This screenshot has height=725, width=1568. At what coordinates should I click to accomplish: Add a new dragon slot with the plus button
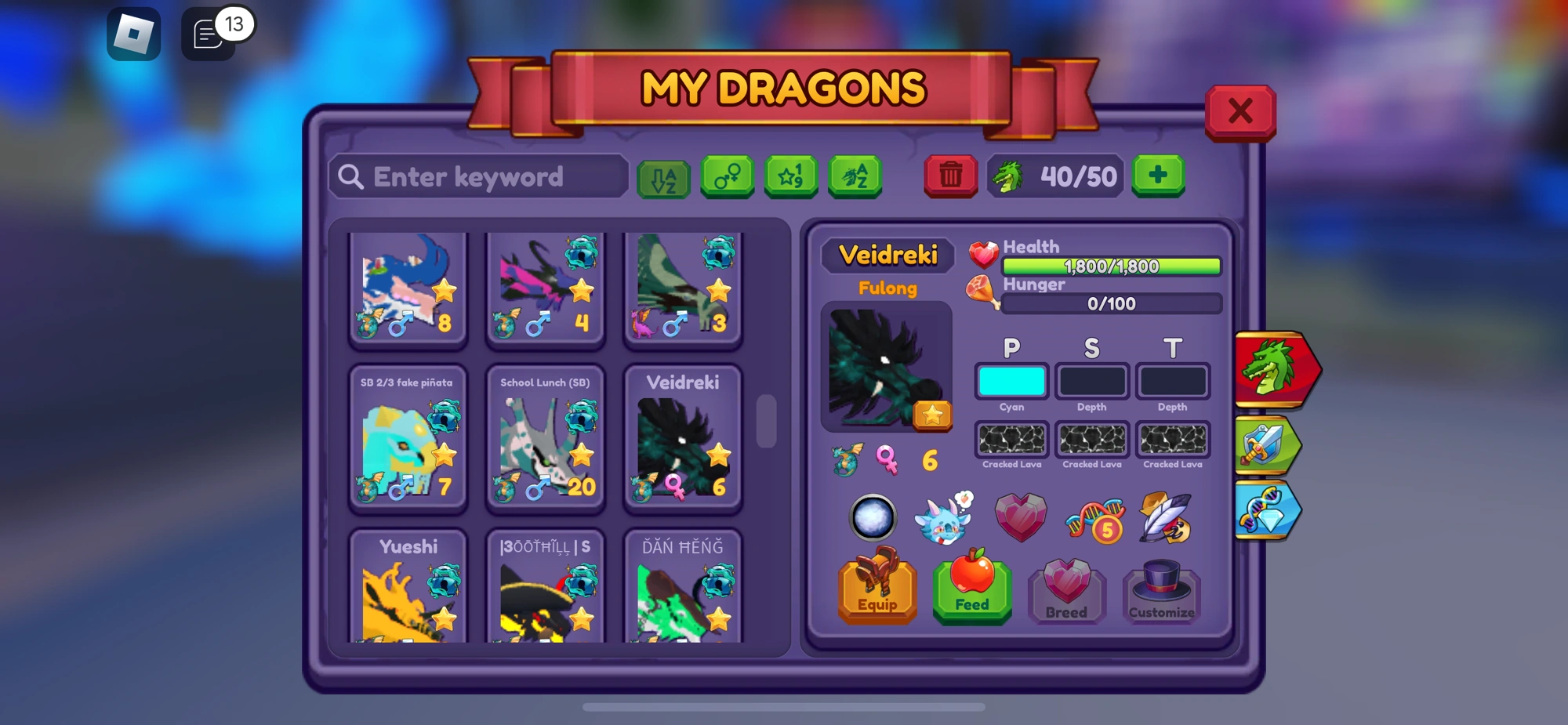(1158, 176)
